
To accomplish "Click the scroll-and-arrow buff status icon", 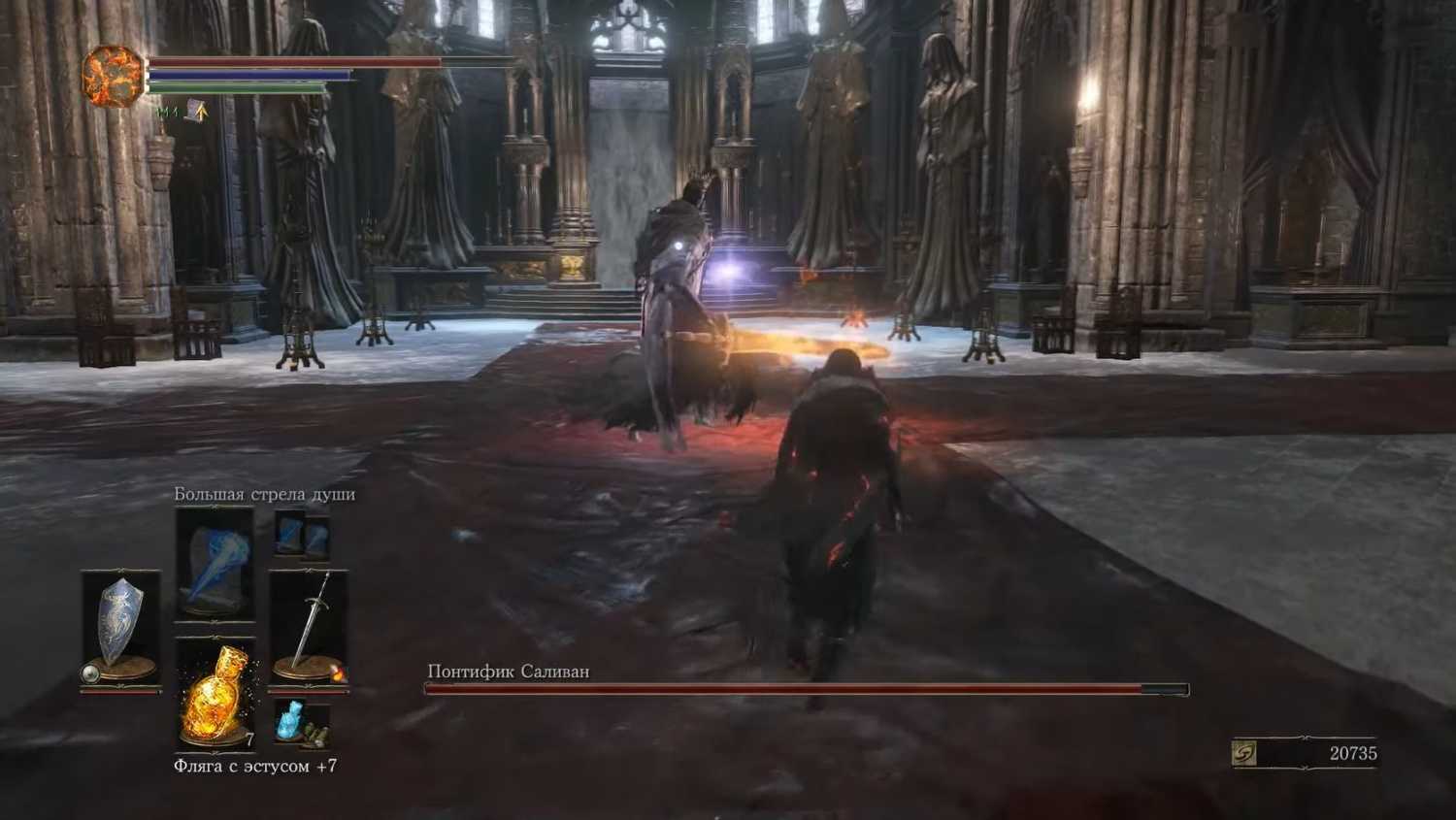I will click(197, 112).
